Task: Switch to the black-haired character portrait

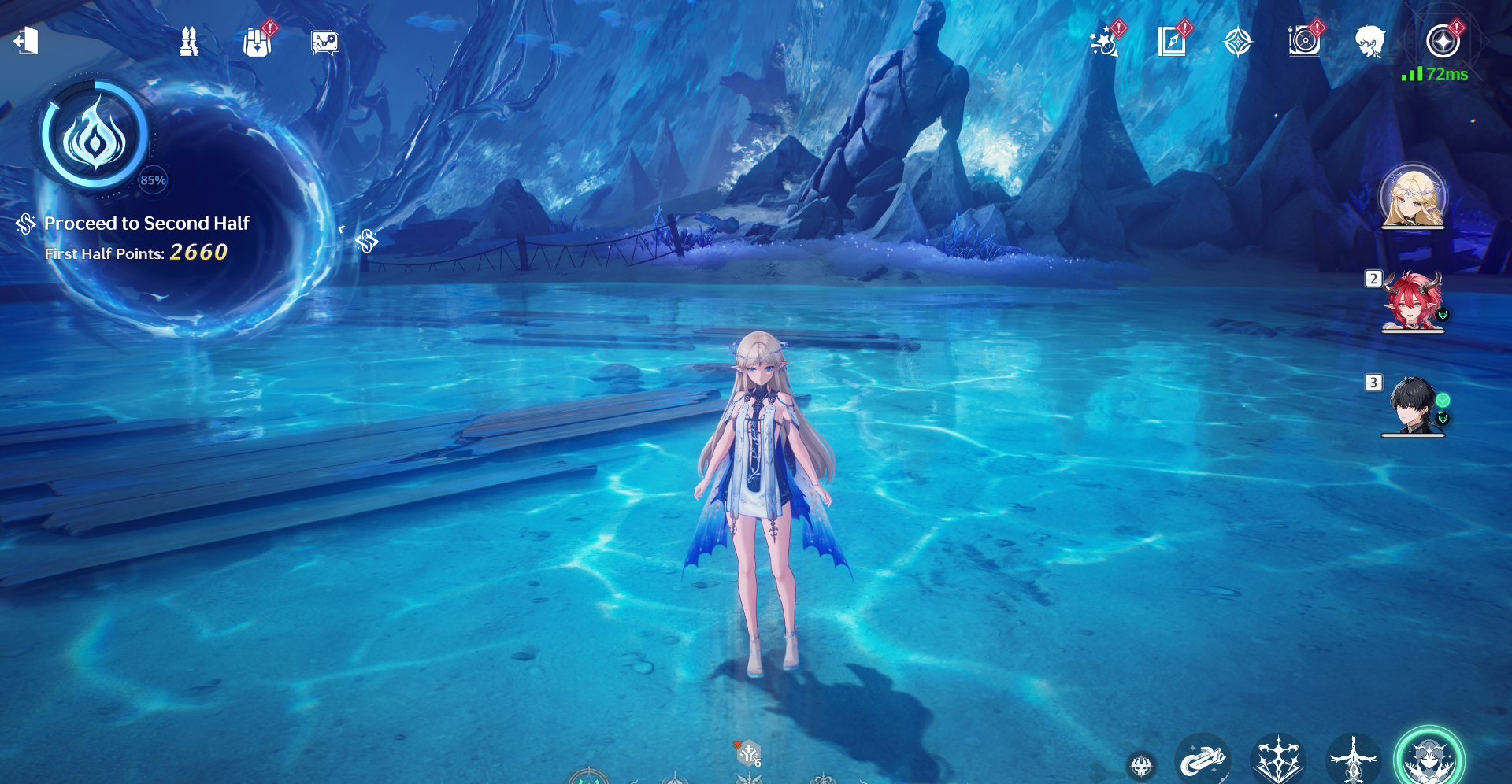Action: coord(1413,405)
